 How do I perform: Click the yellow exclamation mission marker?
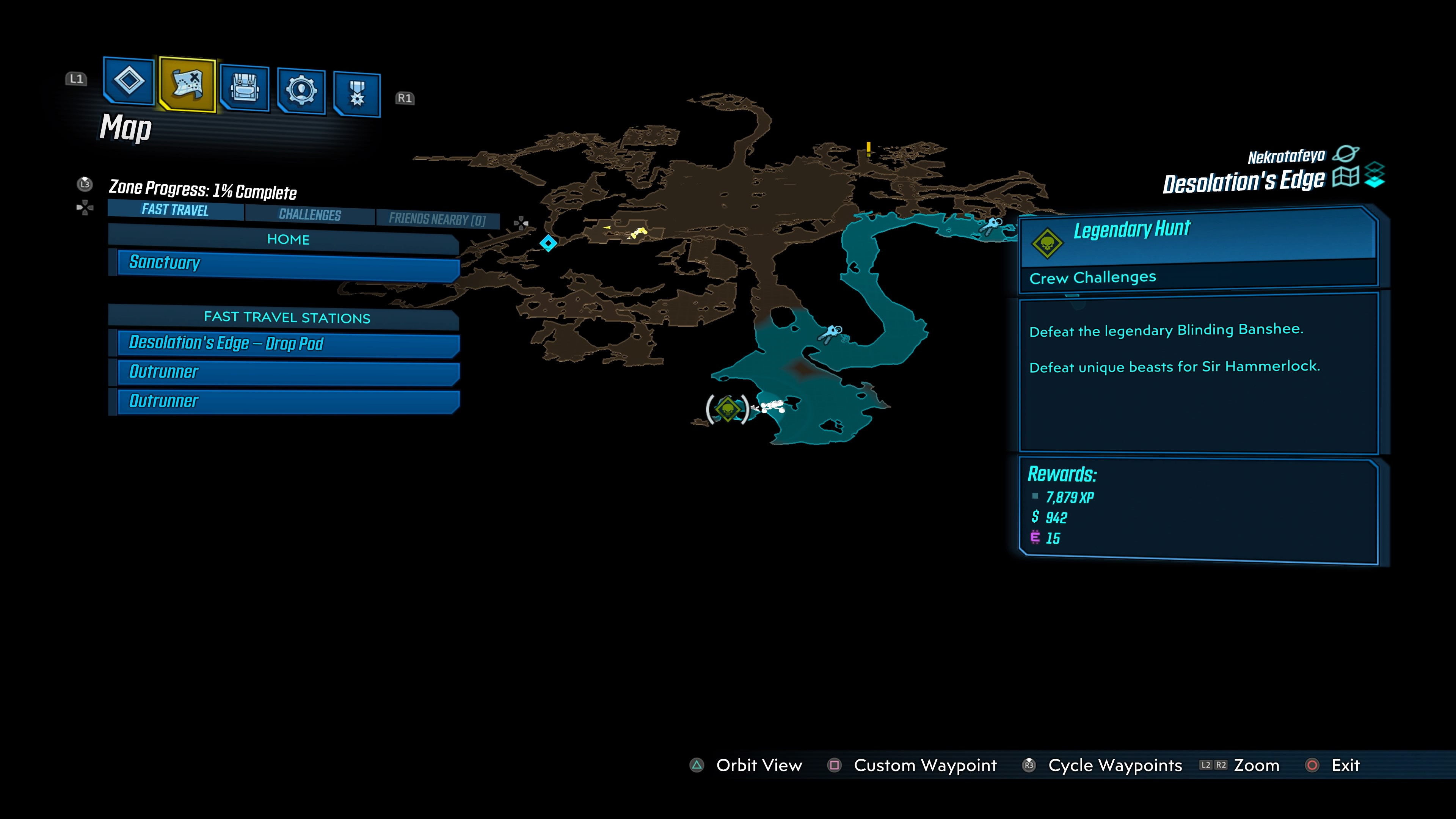click(x=868, y=149)
